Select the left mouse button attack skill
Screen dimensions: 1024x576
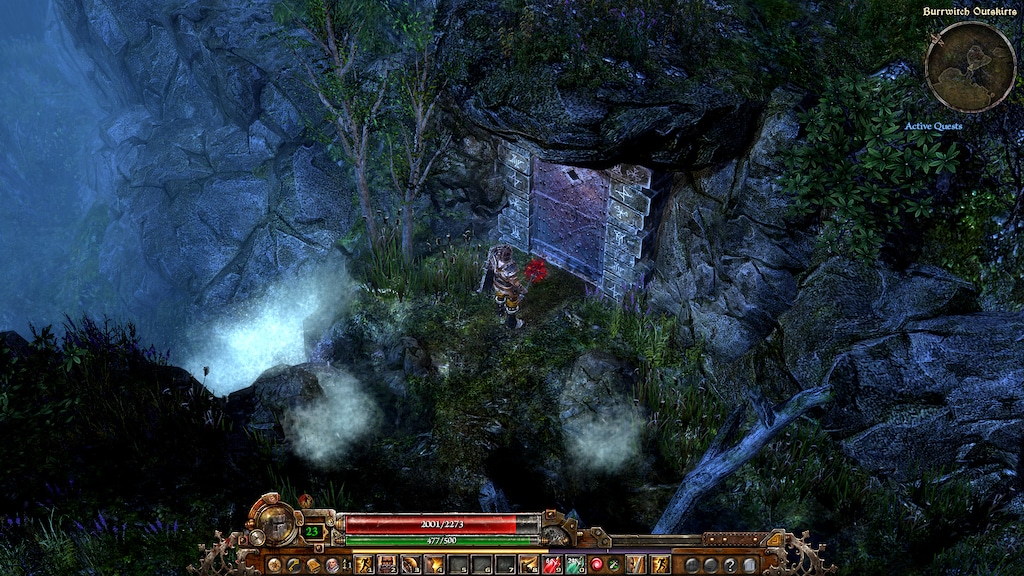pyautogui.click(x=636, y=565)
